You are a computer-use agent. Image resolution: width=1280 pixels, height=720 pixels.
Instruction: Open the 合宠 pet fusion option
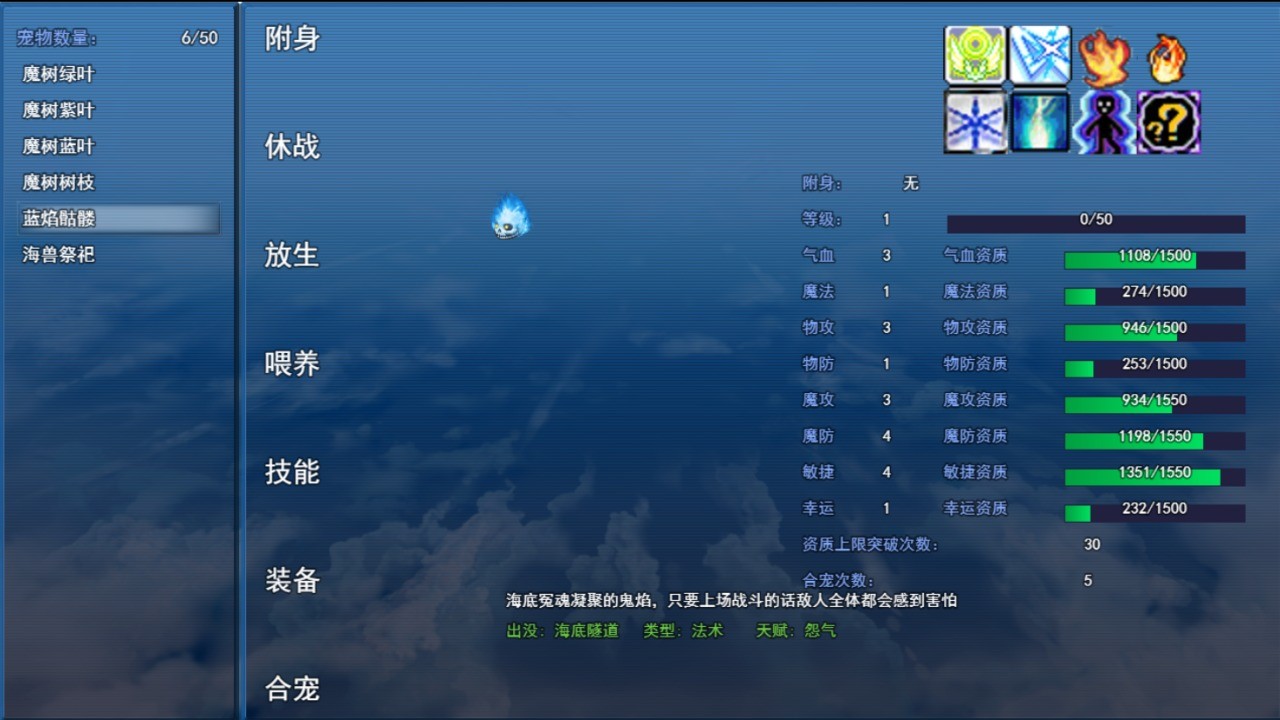tap(291, 690)
